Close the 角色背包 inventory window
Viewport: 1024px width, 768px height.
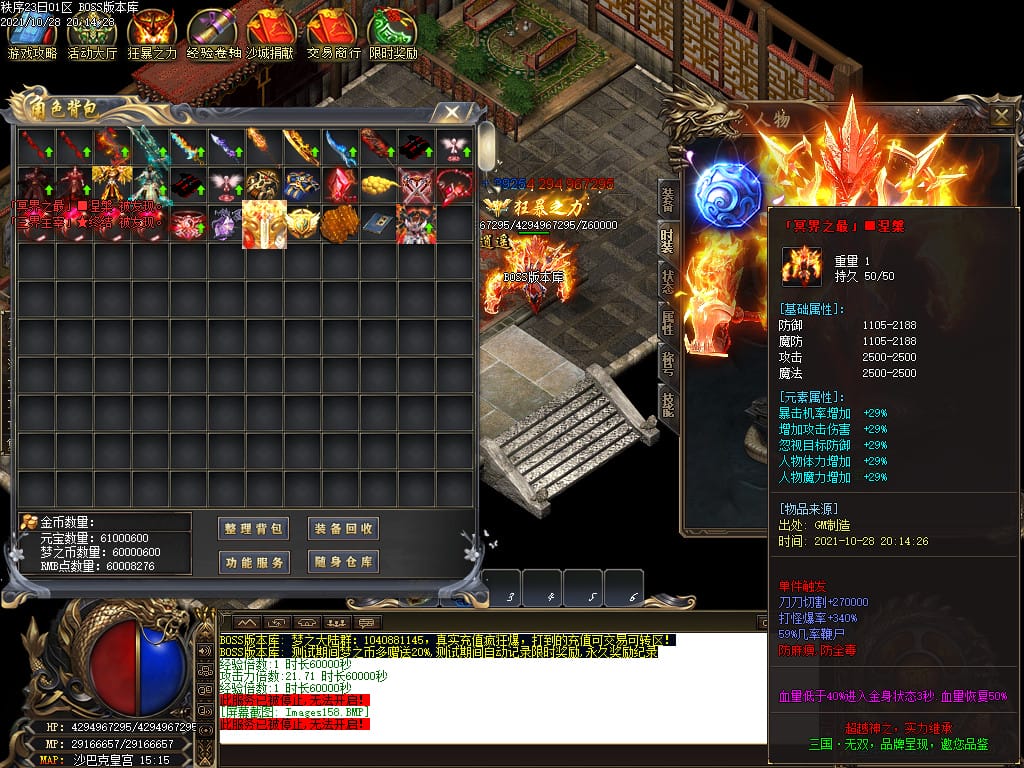coord(452,111)
